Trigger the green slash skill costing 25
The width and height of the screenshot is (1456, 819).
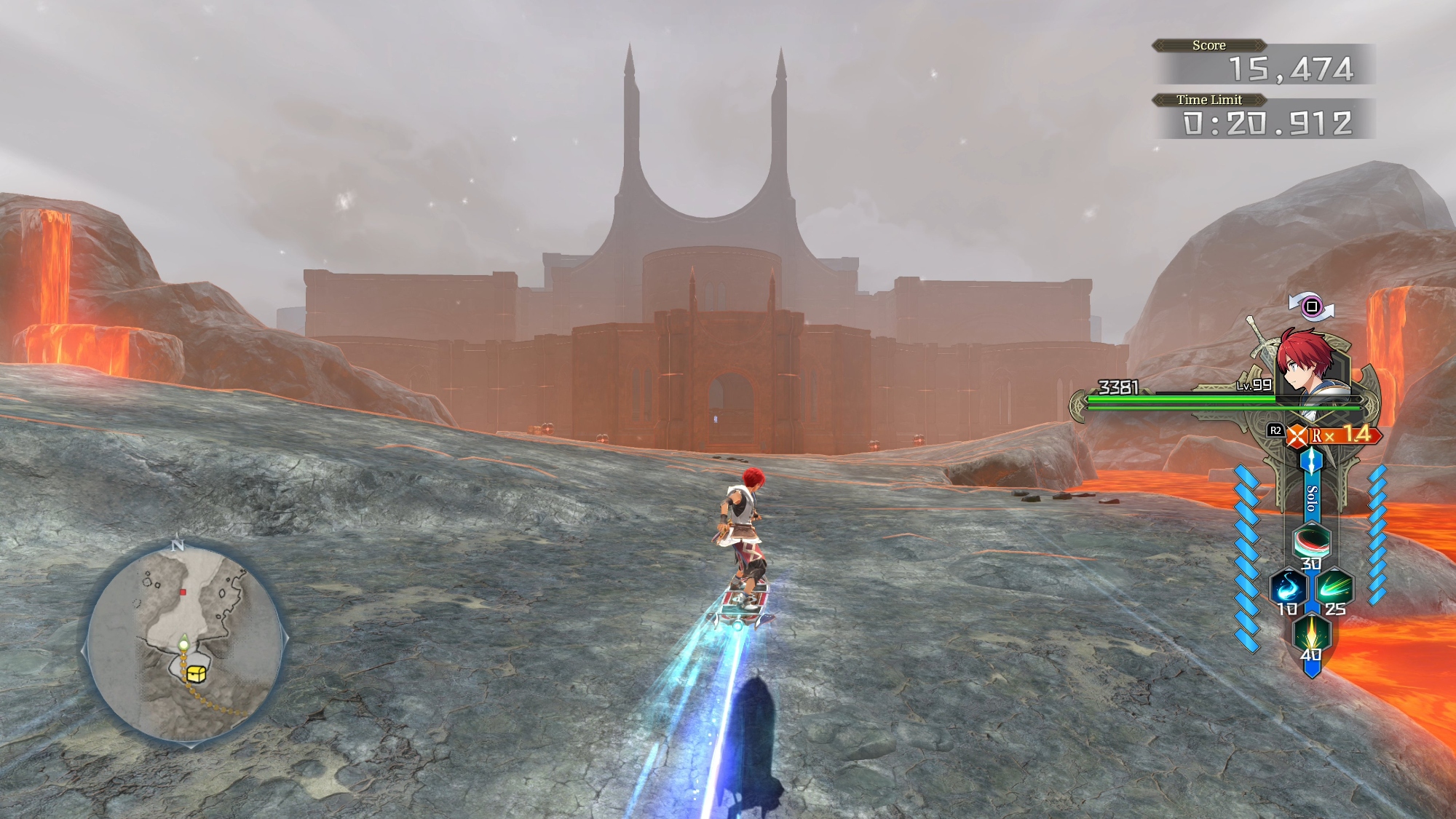pyautogui.click(x=1334, y=585)
